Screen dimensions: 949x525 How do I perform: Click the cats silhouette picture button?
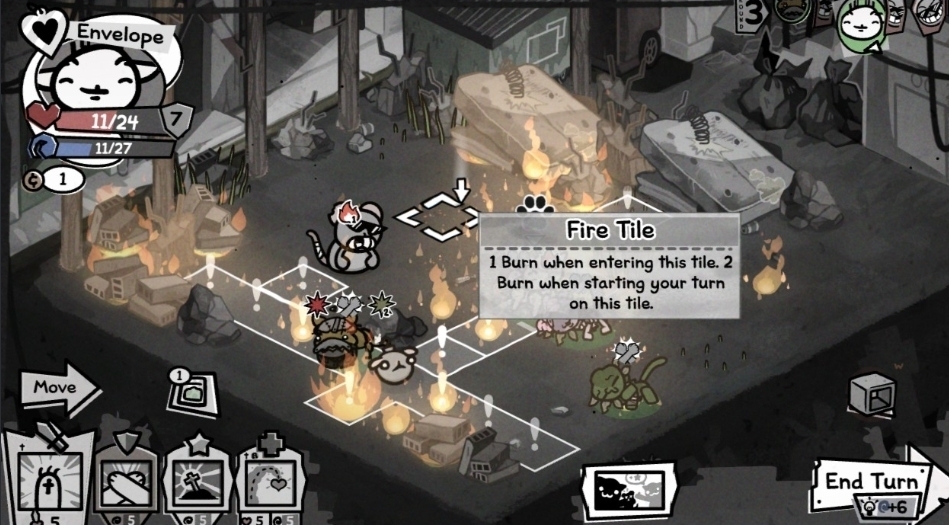pos(630,491)
